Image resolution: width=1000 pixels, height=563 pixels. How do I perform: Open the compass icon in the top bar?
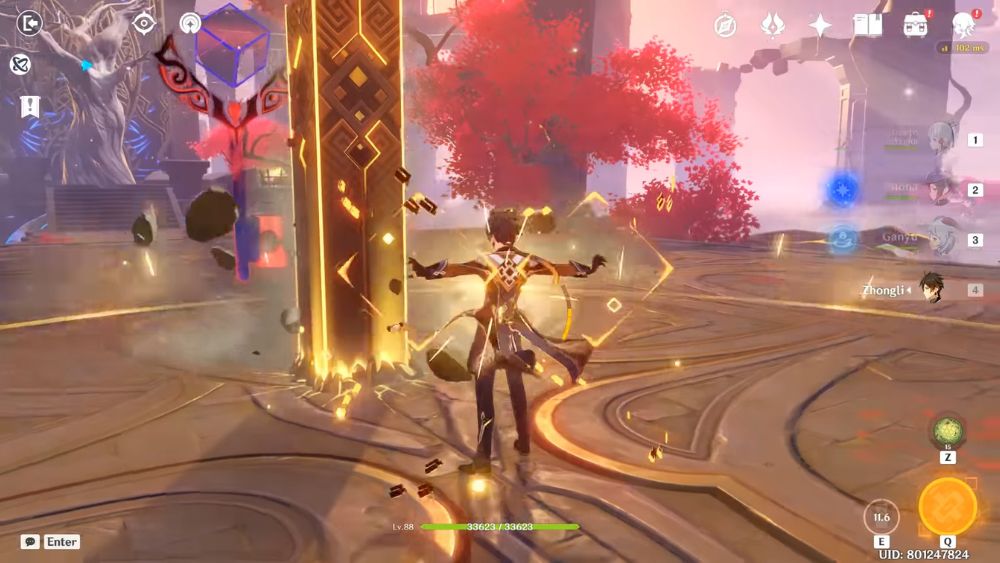[726, 25]
